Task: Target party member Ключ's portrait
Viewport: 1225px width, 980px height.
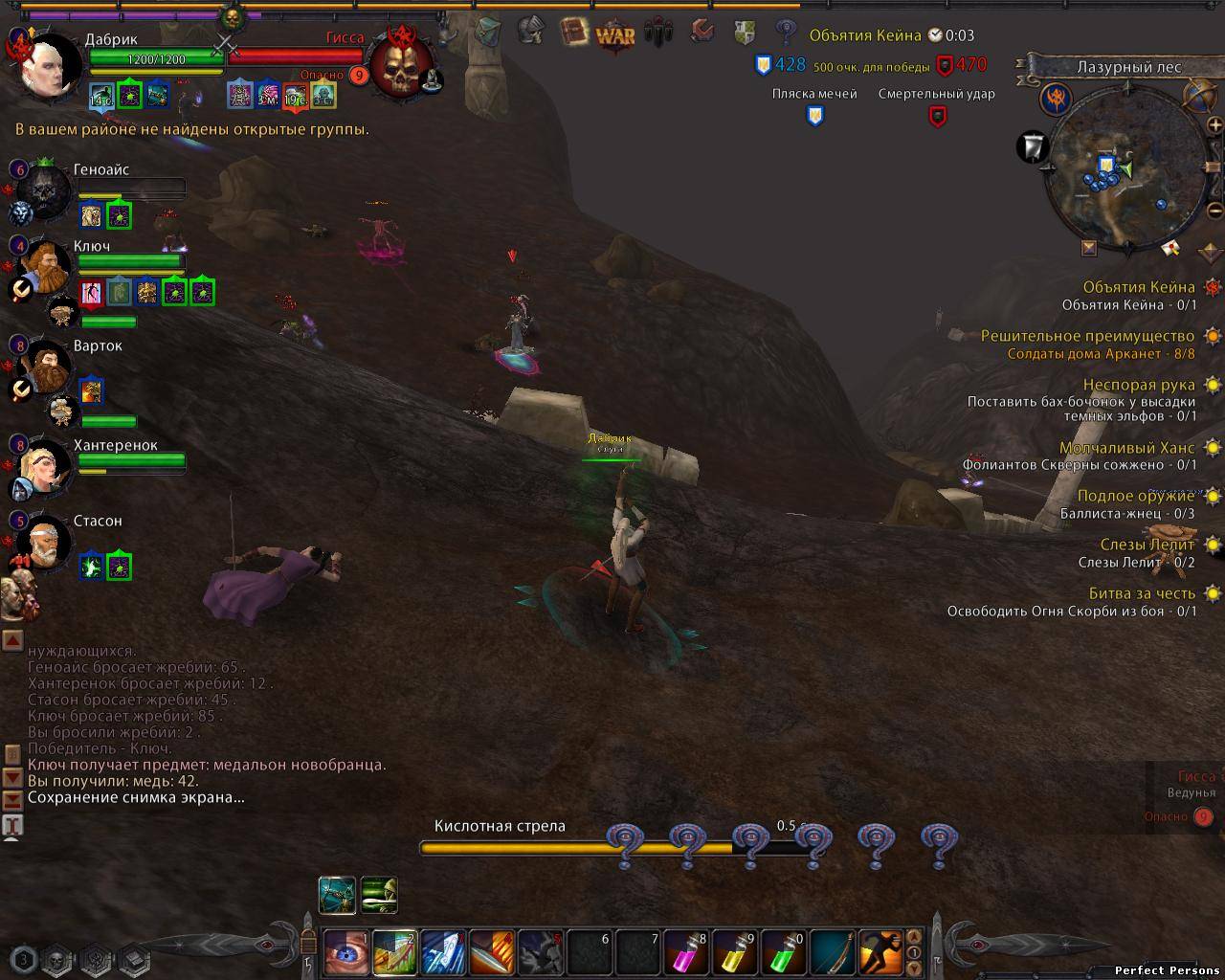Action: [x=42, y=268]
